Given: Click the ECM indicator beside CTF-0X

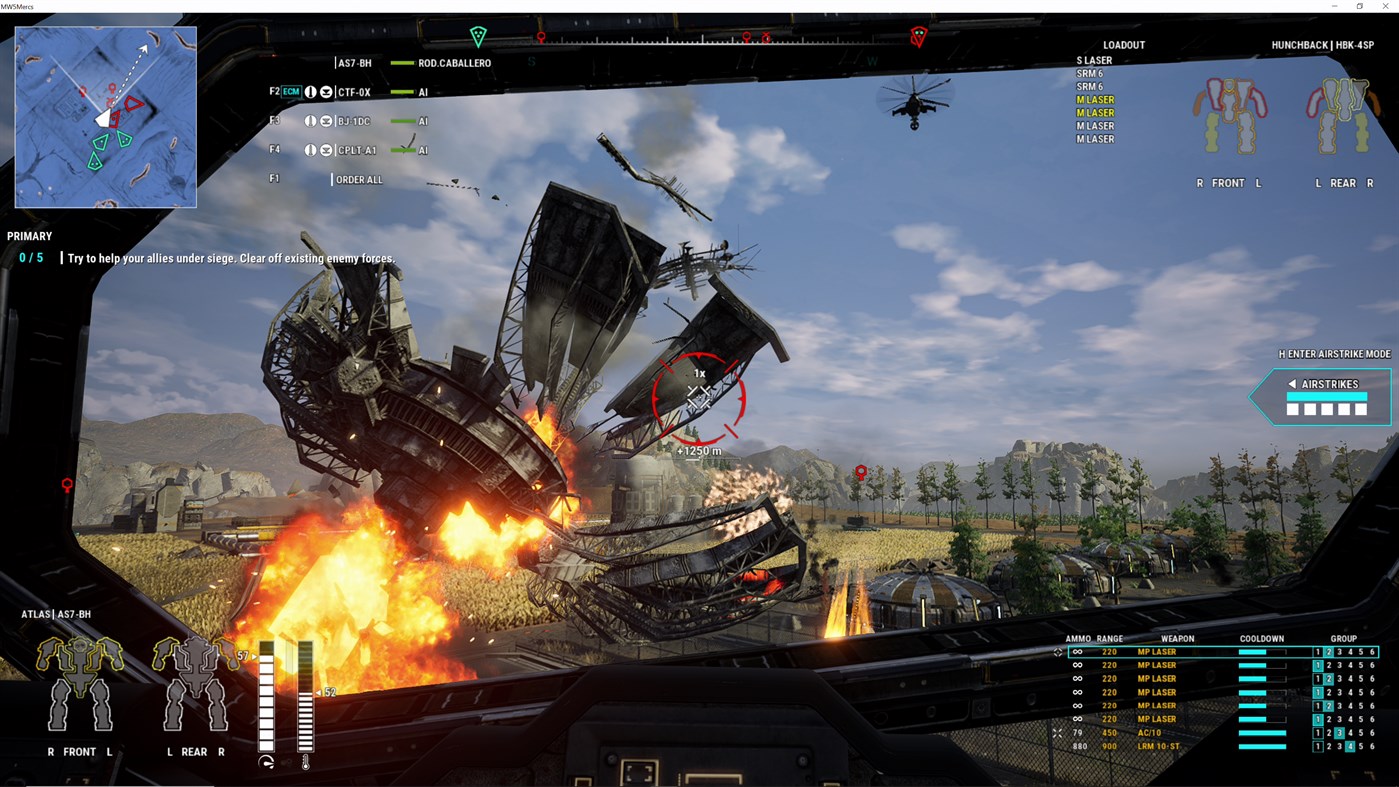Looking at the screenshot, I should coord(291,90).
